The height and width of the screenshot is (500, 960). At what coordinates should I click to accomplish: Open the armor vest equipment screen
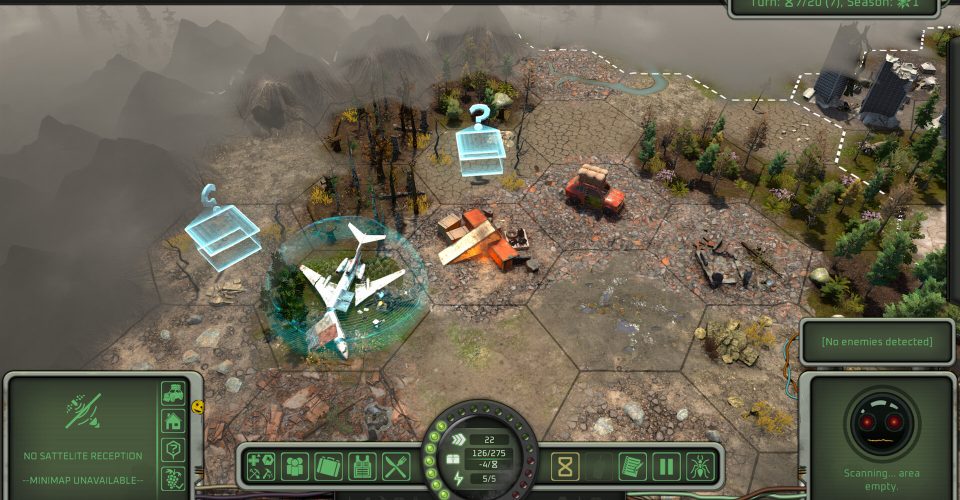[x=362, y=466]
